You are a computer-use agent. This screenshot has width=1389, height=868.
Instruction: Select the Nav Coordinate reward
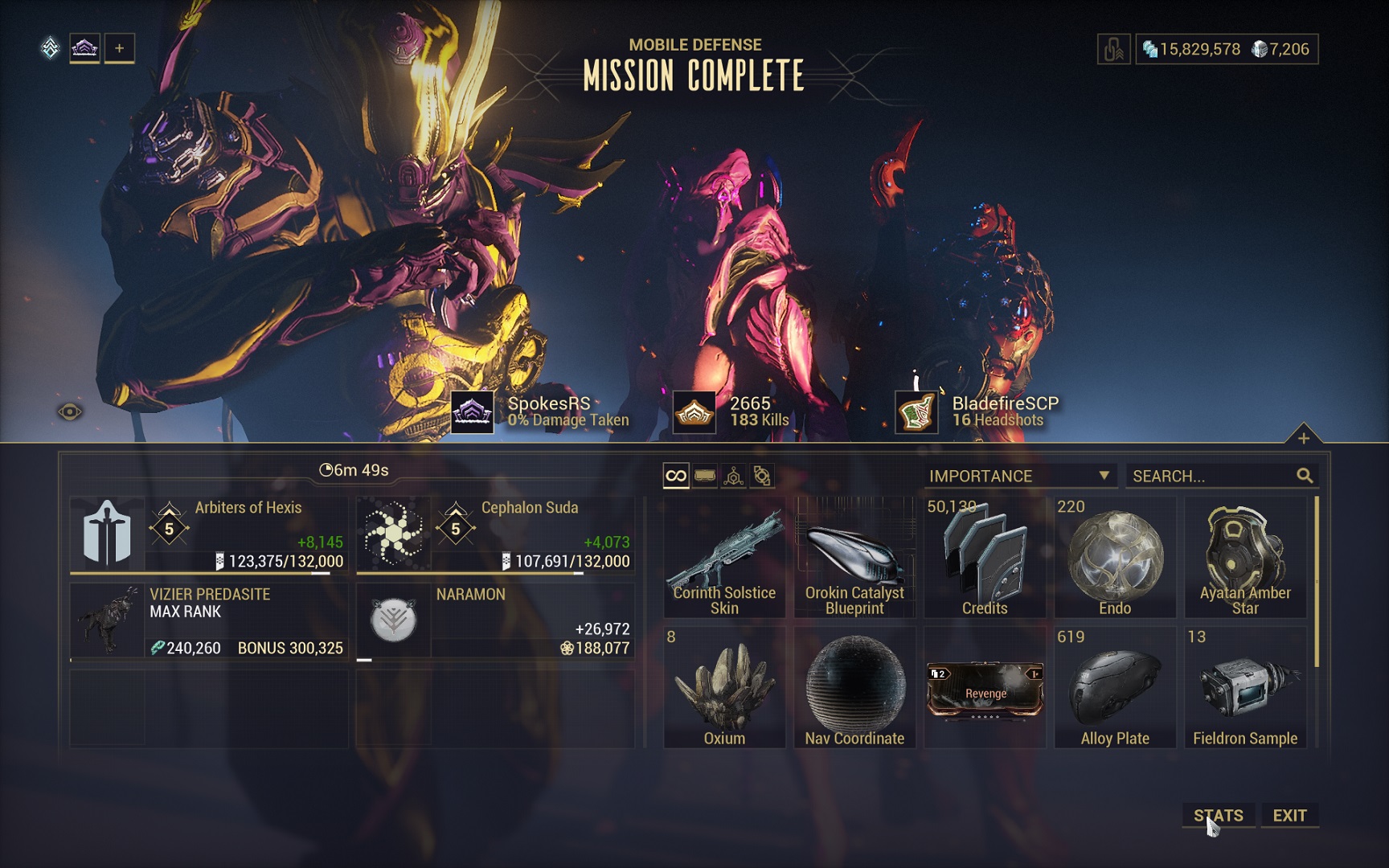[x=854, y=687]
